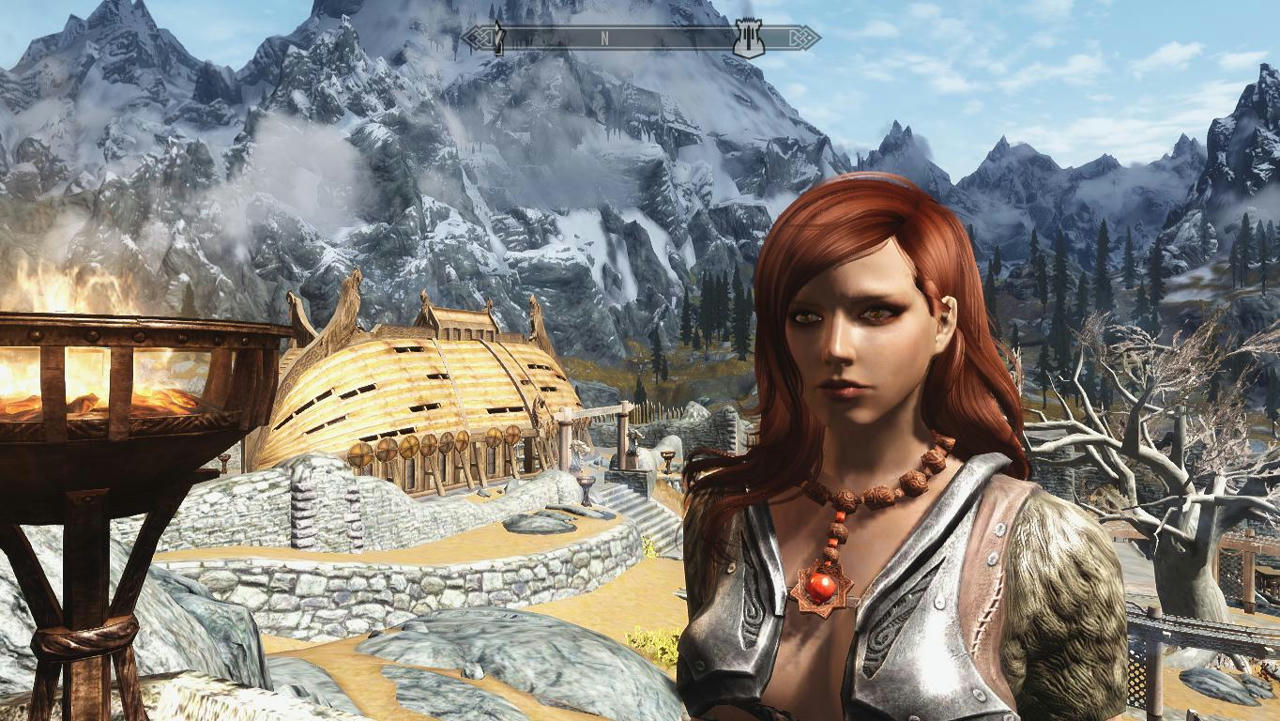1280x721 pixels.
Task: Click the fort tower symbol on the compass
Action: 748,36
